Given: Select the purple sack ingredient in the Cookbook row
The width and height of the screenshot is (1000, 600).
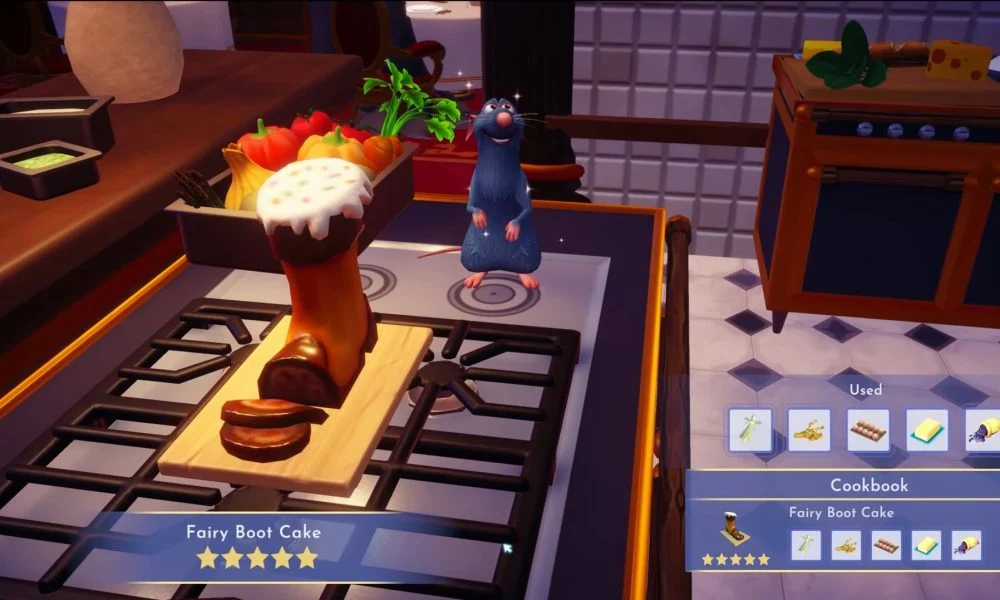Looking at the screenshot, I should tap(966, 545).
